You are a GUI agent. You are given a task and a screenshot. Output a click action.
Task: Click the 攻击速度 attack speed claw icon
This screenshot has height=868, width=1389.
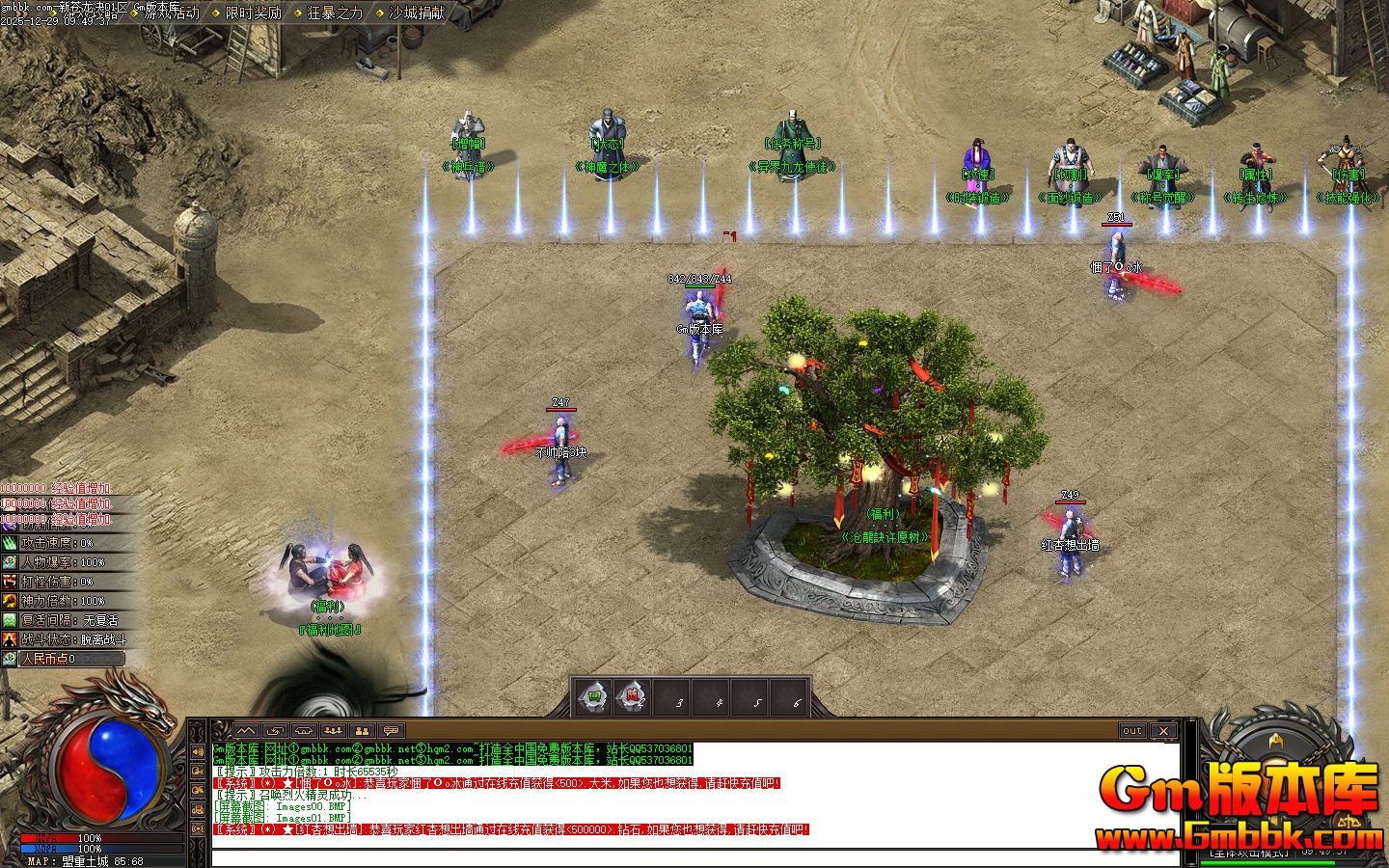(10, 543)
